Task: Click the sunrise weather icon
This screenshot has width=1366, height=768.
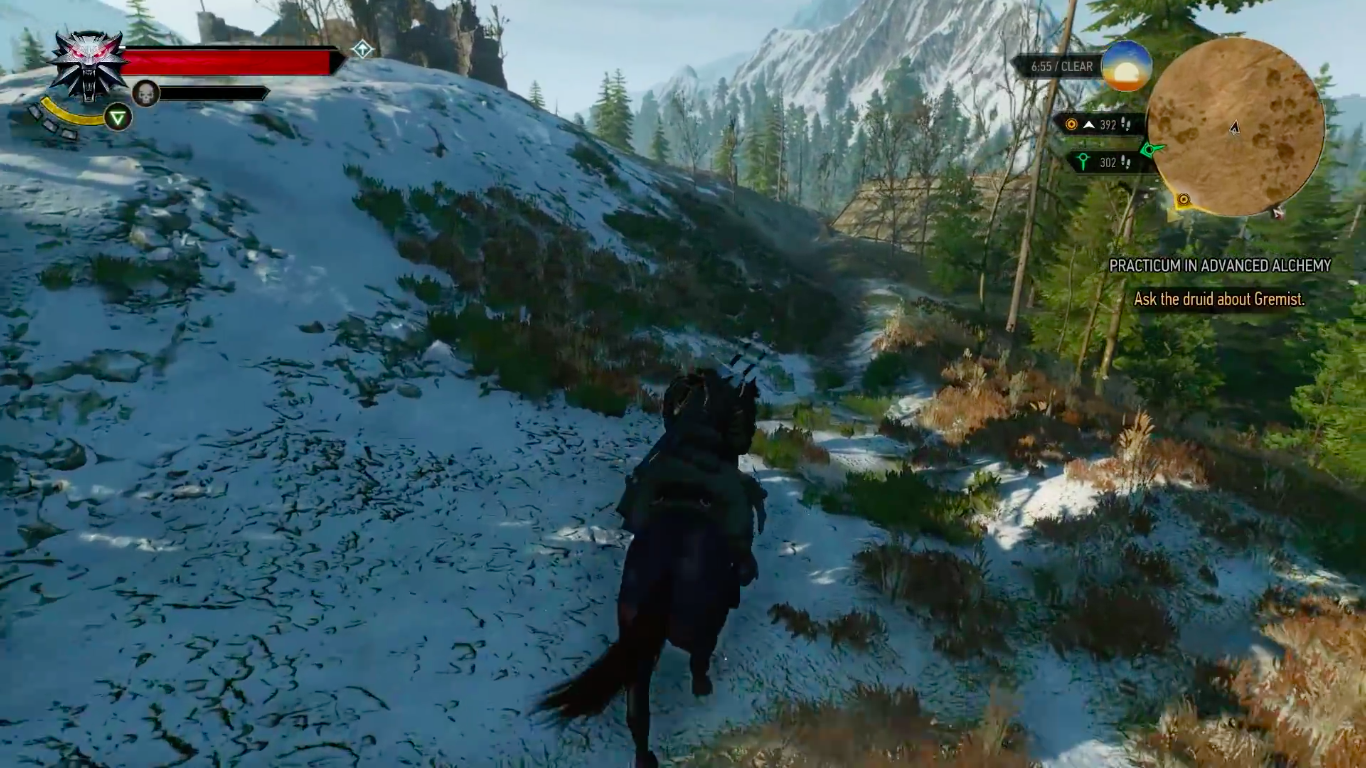Action: (1127, 66)
